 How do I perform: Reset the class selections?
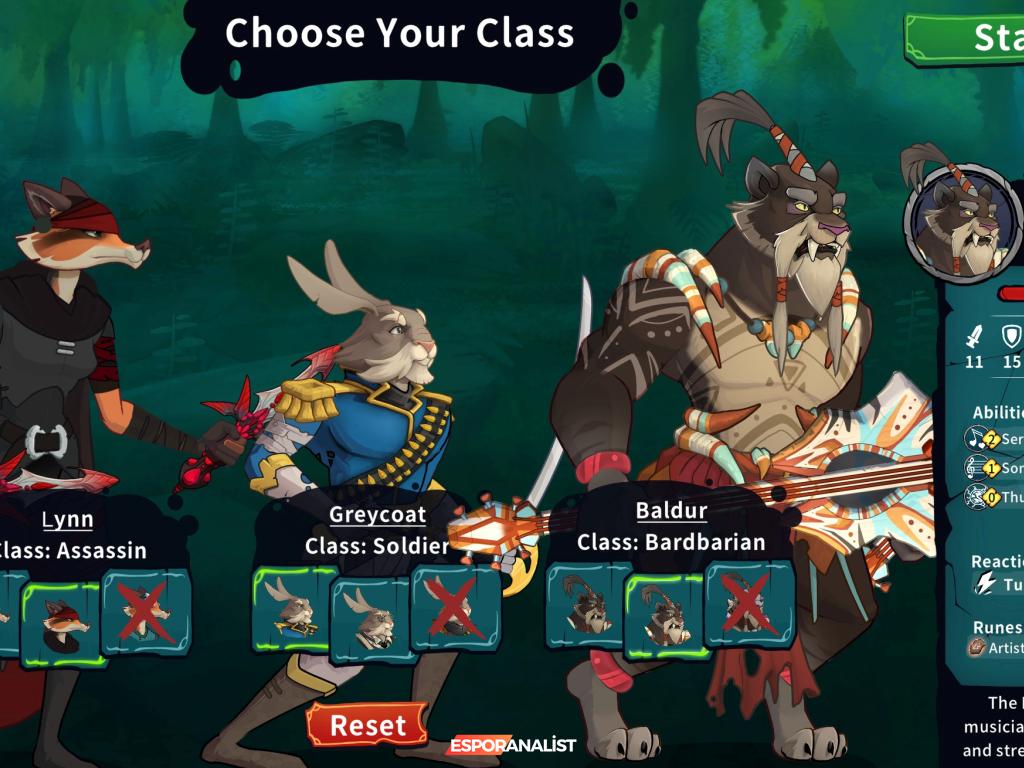pyautogui.click(x=367, y=725)
